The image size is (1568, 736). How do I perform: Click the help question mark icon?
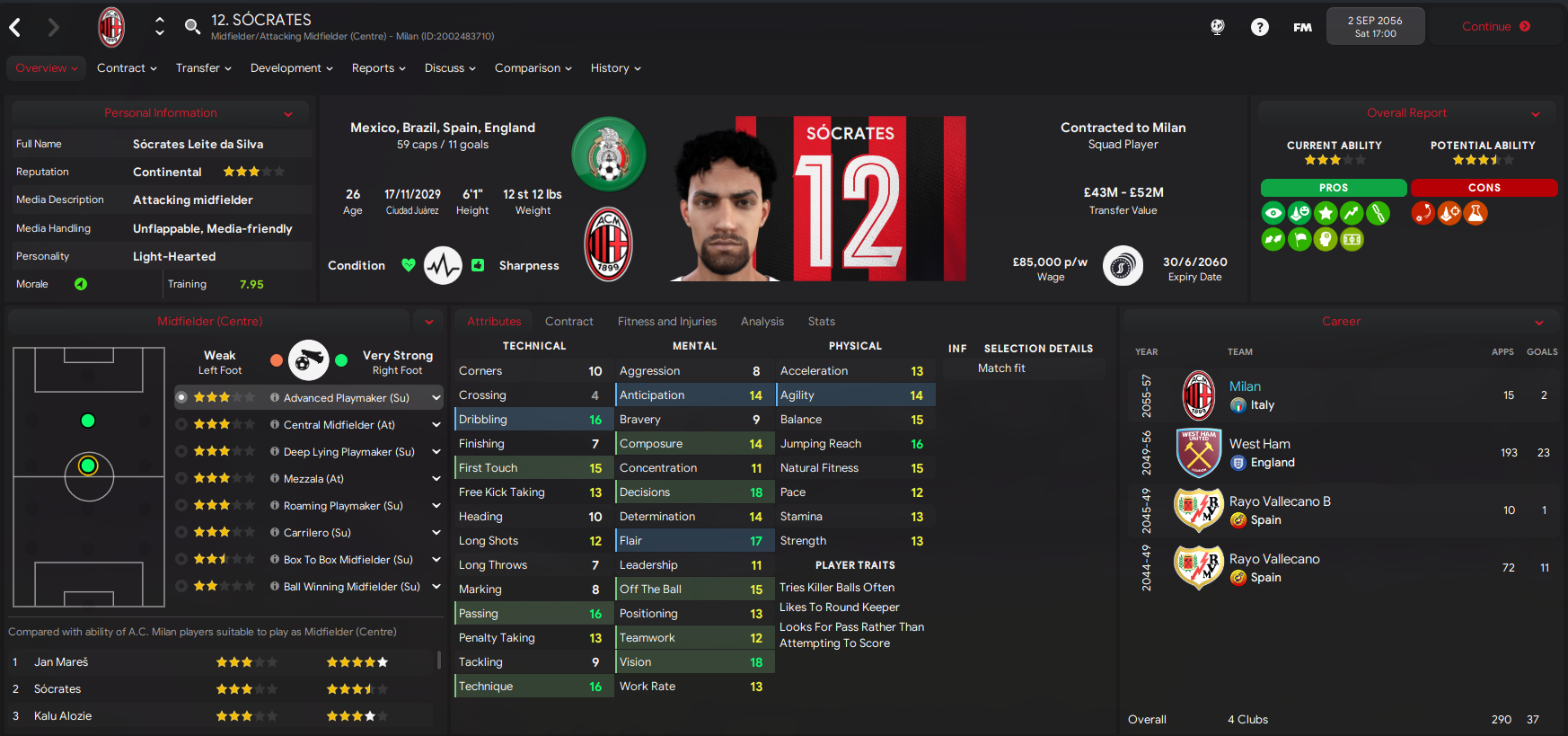coord(1259,26)
